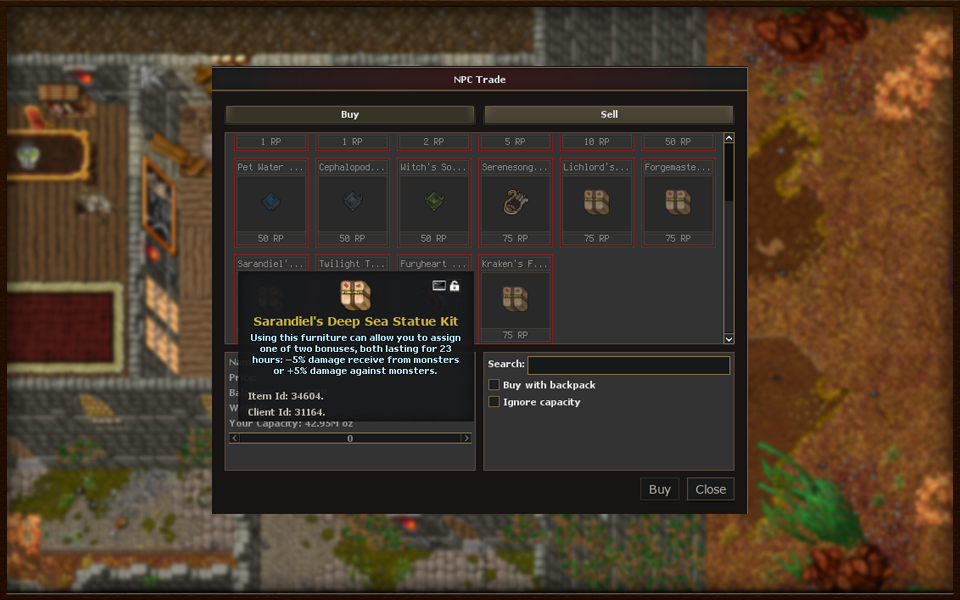The width and height of the screenshot is (960, 600).
Task: Select the Pet Water item for 50 RP
Action: [x=270, y=203]
